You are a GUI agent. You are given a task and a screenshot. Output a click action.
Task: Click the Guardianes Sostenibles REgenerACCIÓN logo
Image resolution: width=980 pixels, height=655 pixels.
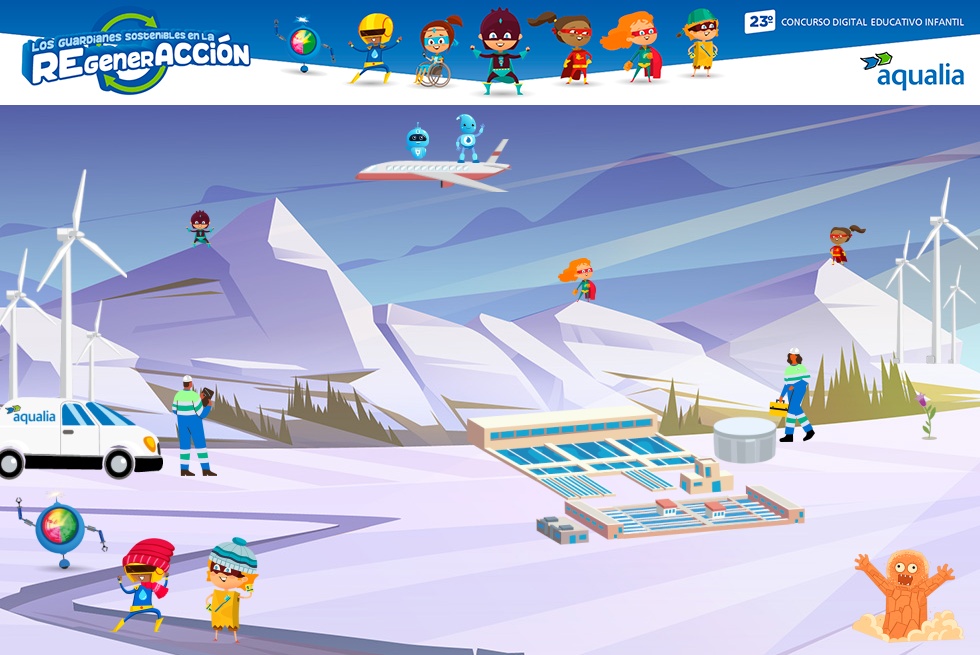pyautogui.click(x=135, y=55)
